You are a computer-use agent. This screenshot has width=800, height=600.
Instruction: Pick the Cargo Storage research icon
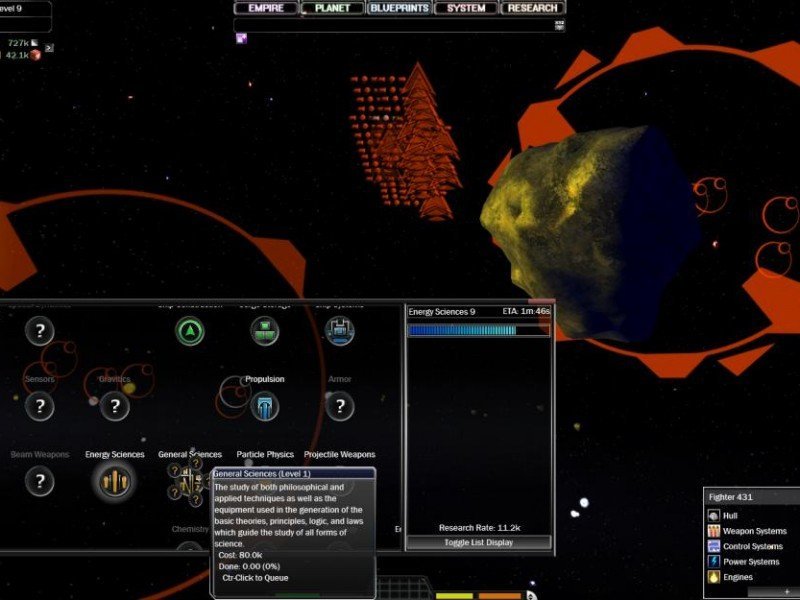click(264, 331)
